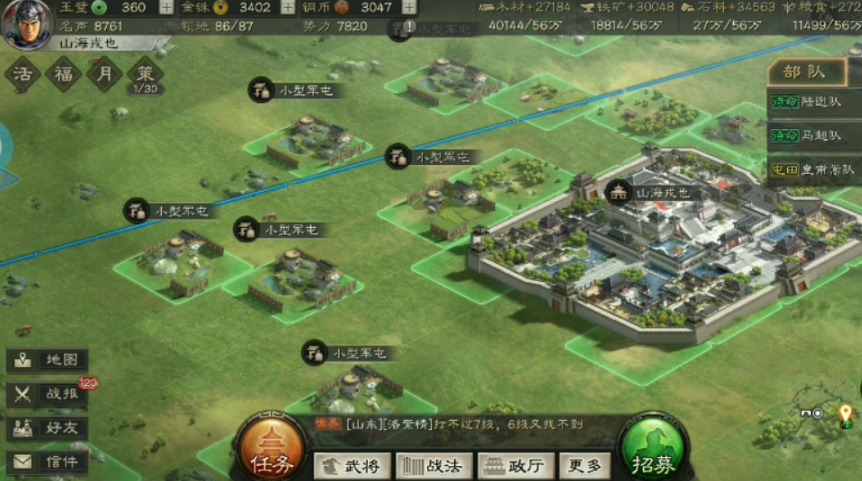Open the 信件 mail inbox
This screenshot has width=862, height=481.
click(x=49, y=461)
